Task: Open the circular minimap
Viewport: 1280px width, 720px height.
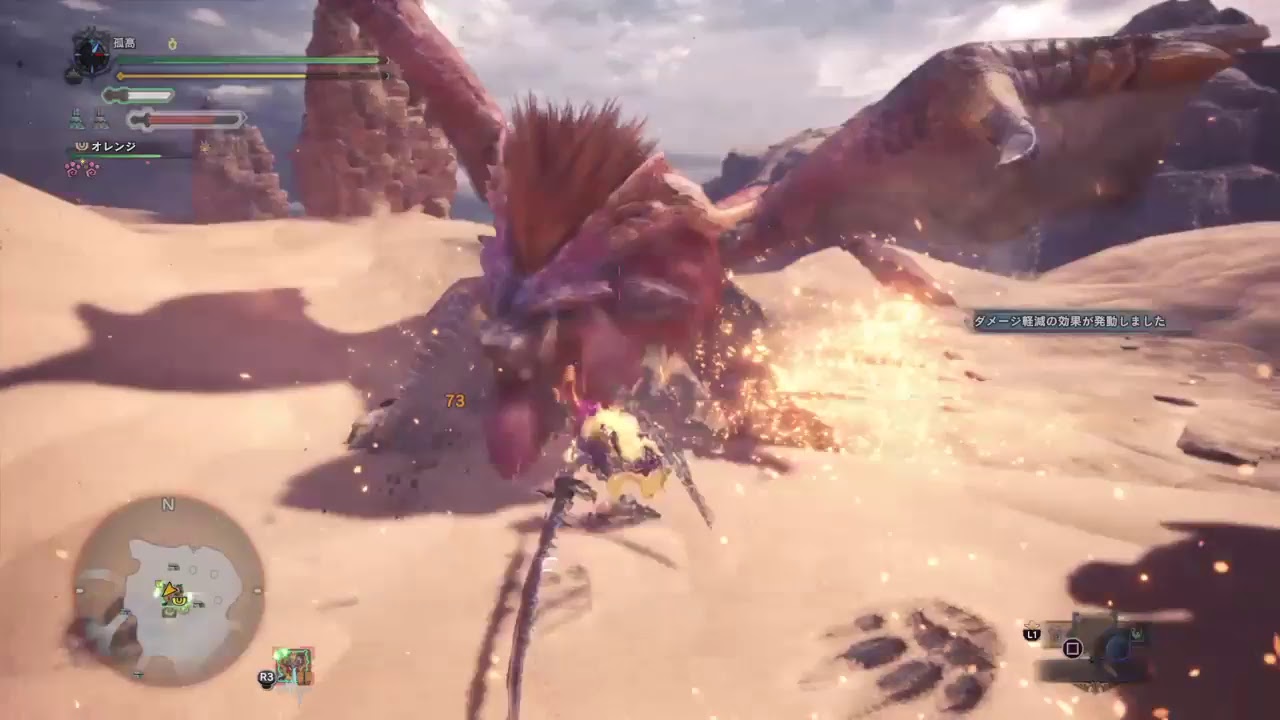Action: tap(168, 588)
